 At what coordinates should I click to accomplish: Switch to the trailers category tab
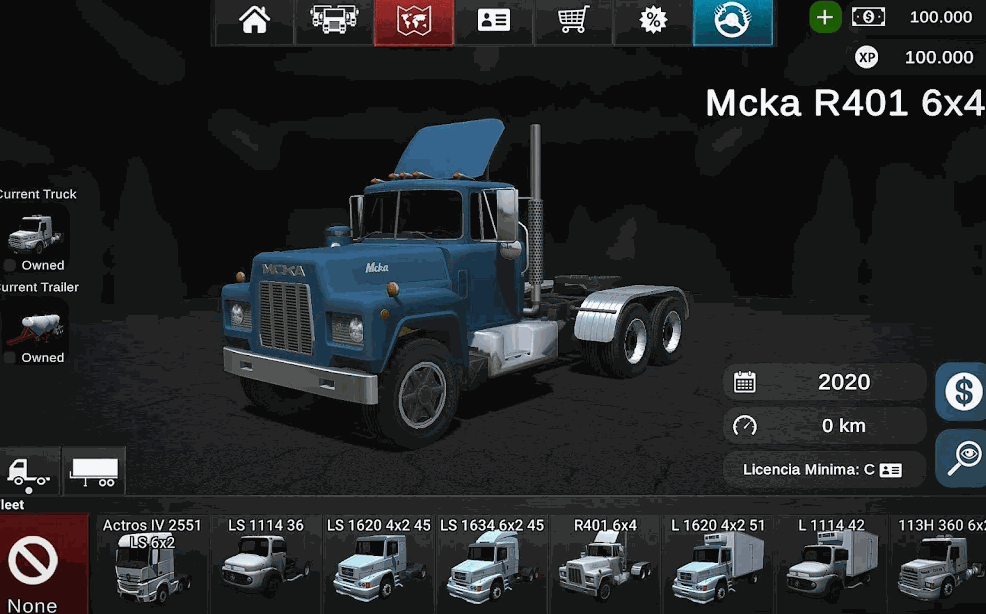click(94, 471)
